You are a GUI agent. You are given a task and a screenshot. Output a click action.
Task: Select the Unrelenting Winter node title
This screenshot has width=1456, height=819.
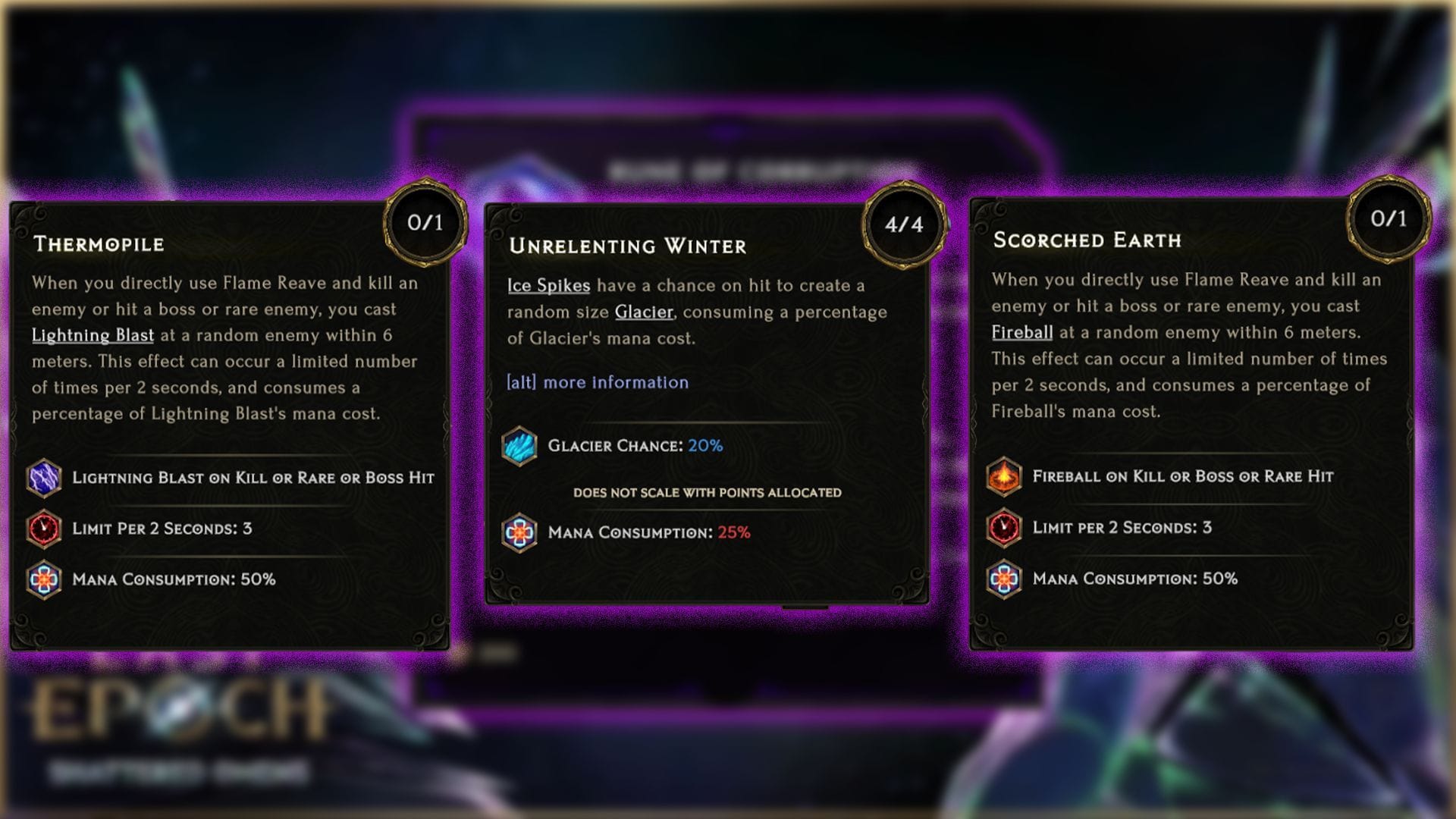(627, 246)
